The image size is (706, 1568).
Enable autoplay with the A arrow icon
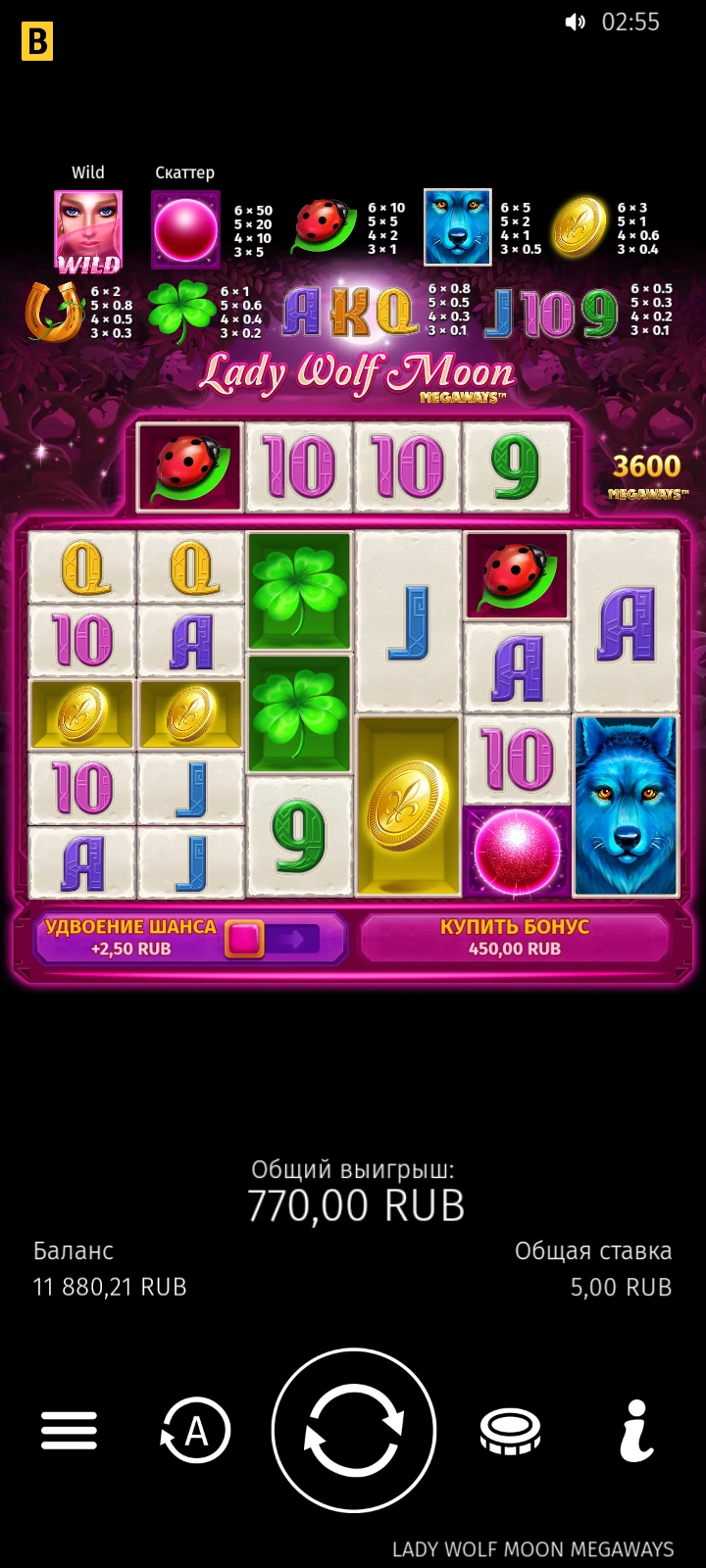(196, 1431)
